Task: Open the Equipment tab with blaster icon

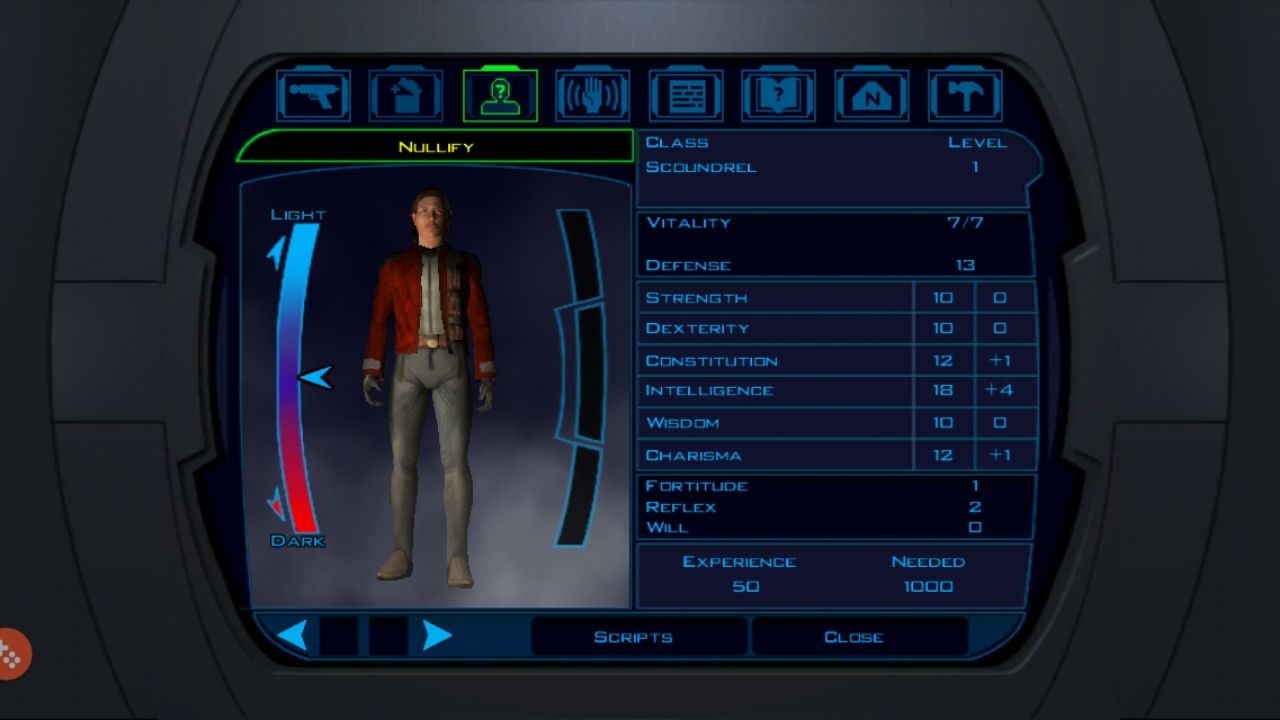Action: point(313,96)
